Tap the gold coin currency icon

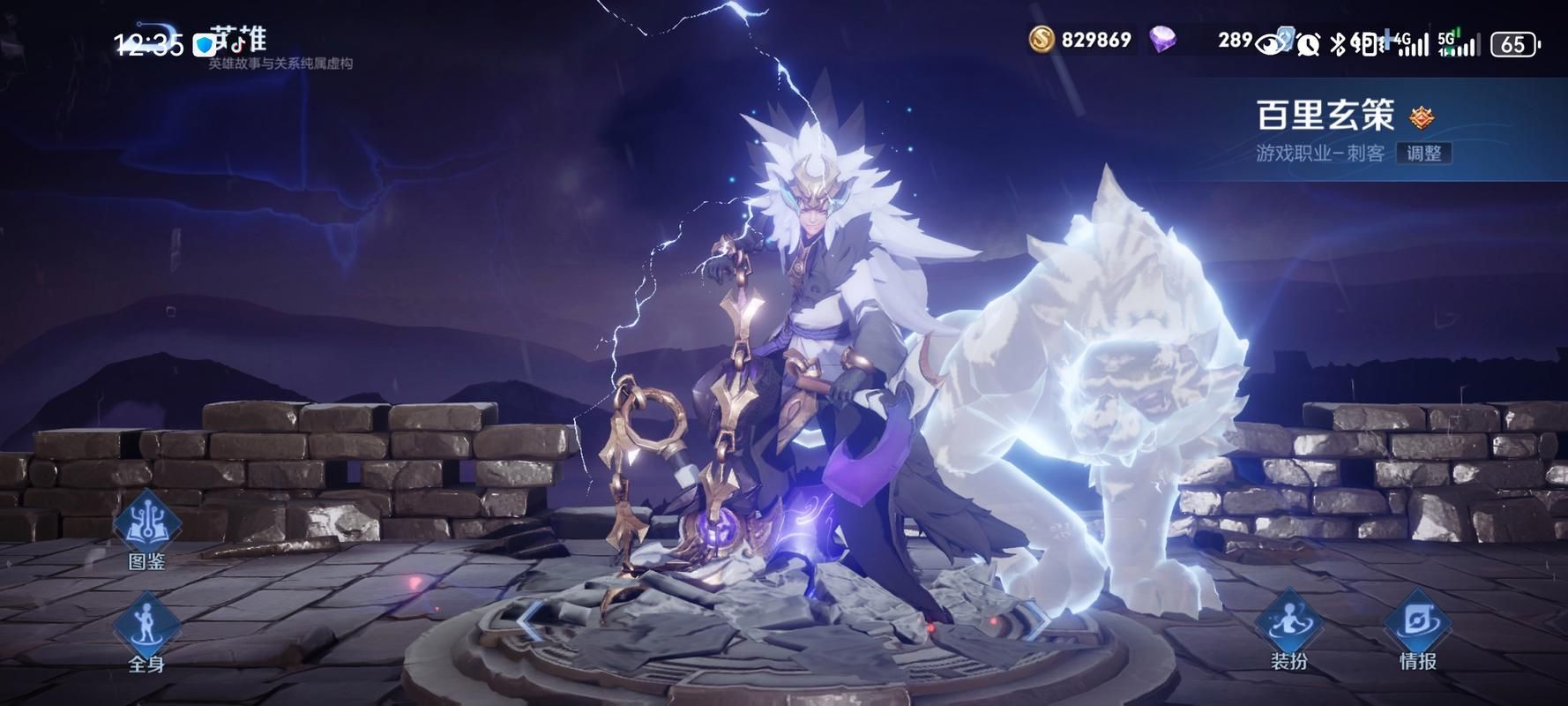click(1042, 40)
